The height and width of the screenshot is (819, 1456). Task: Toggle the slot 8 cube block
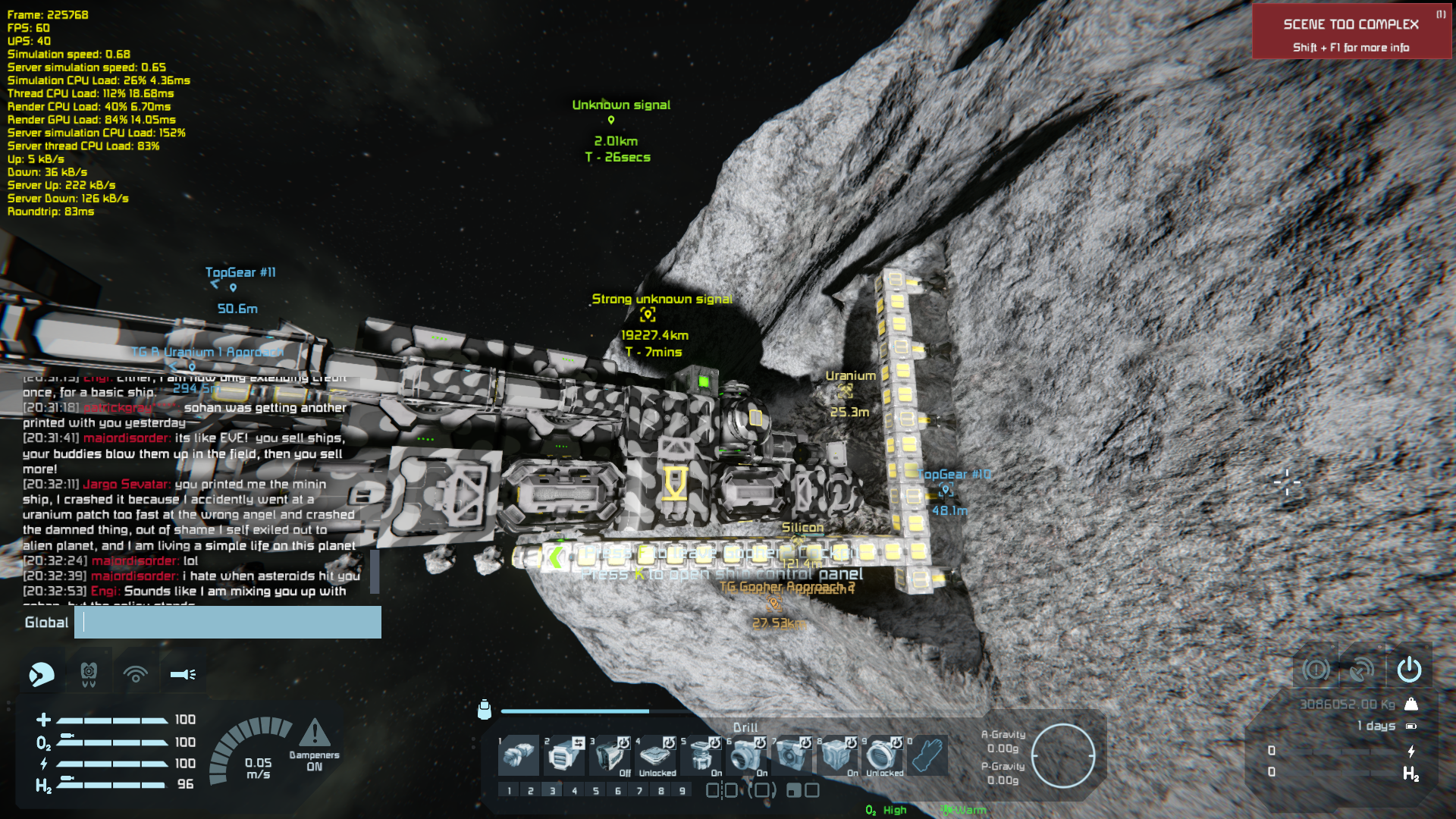pos(837,755)
